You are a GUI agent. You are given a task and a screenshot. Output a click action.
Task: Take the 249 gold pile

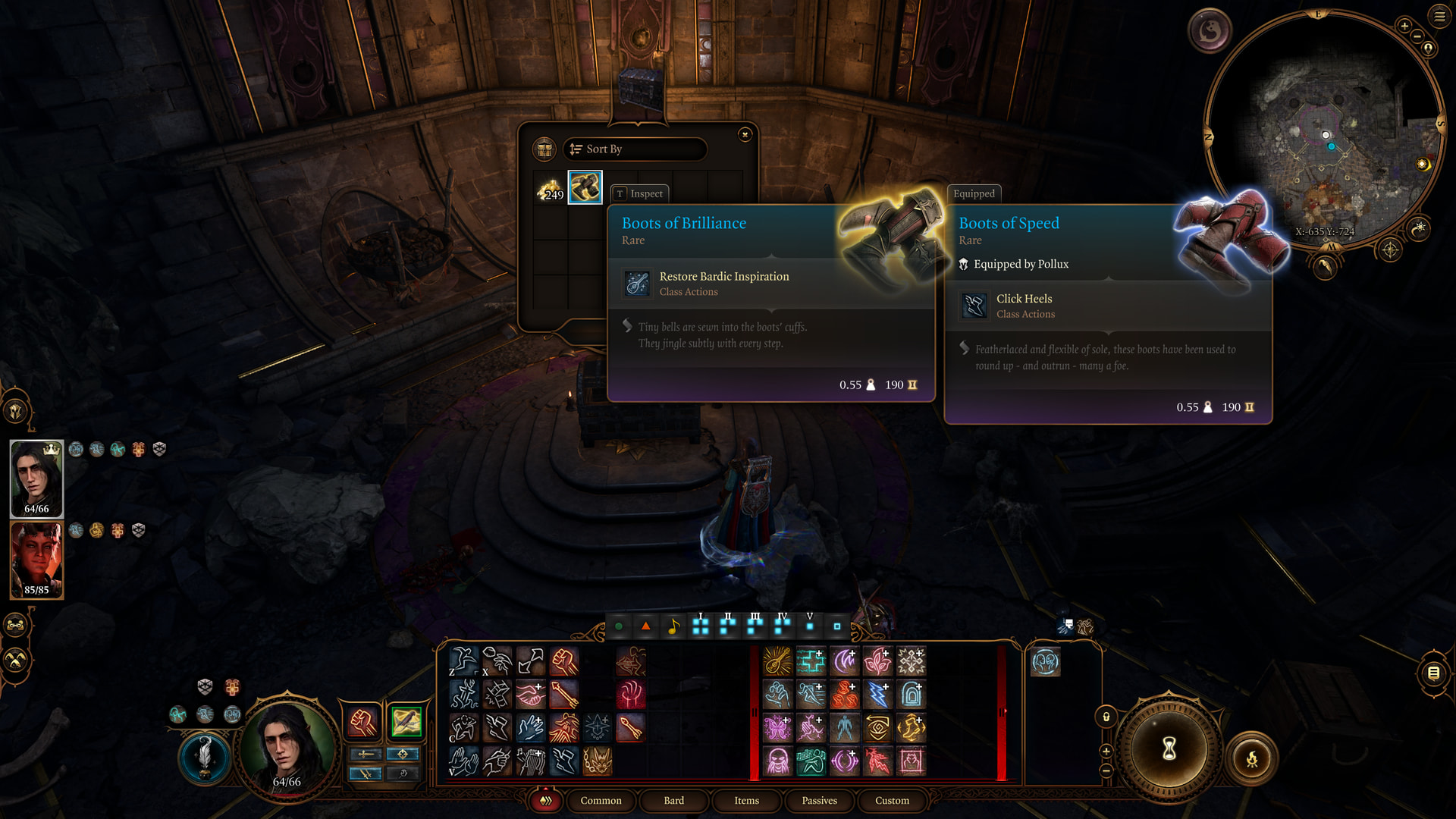point(551,188)
